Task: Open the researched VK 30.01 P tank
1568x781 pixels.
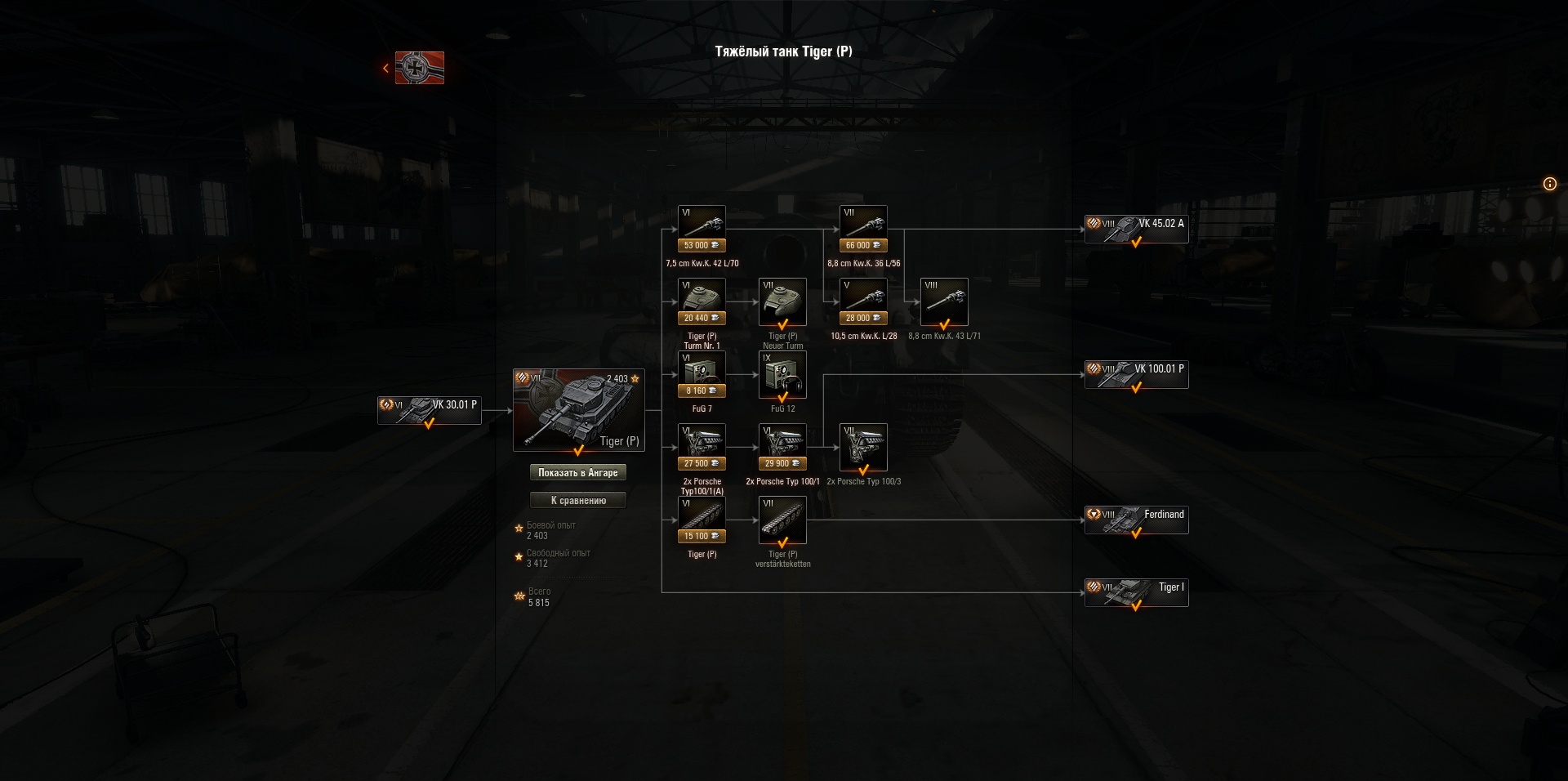Action: coord(429,411)
